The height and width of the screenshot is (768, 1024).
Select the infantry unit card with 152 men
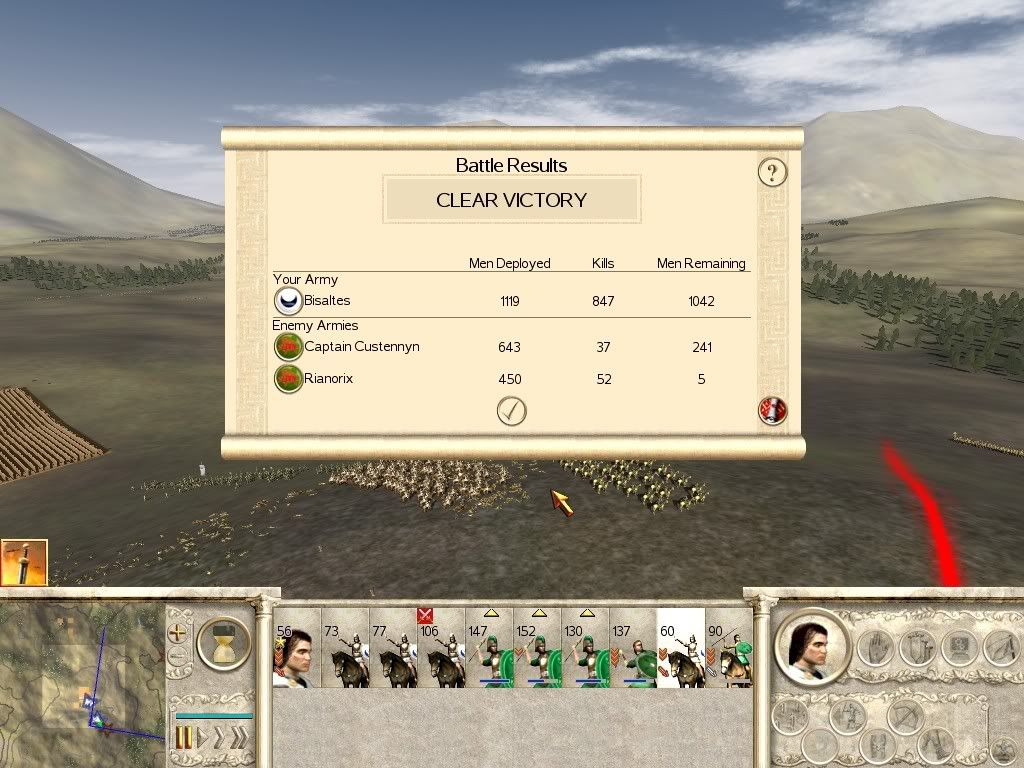point(537,649)
